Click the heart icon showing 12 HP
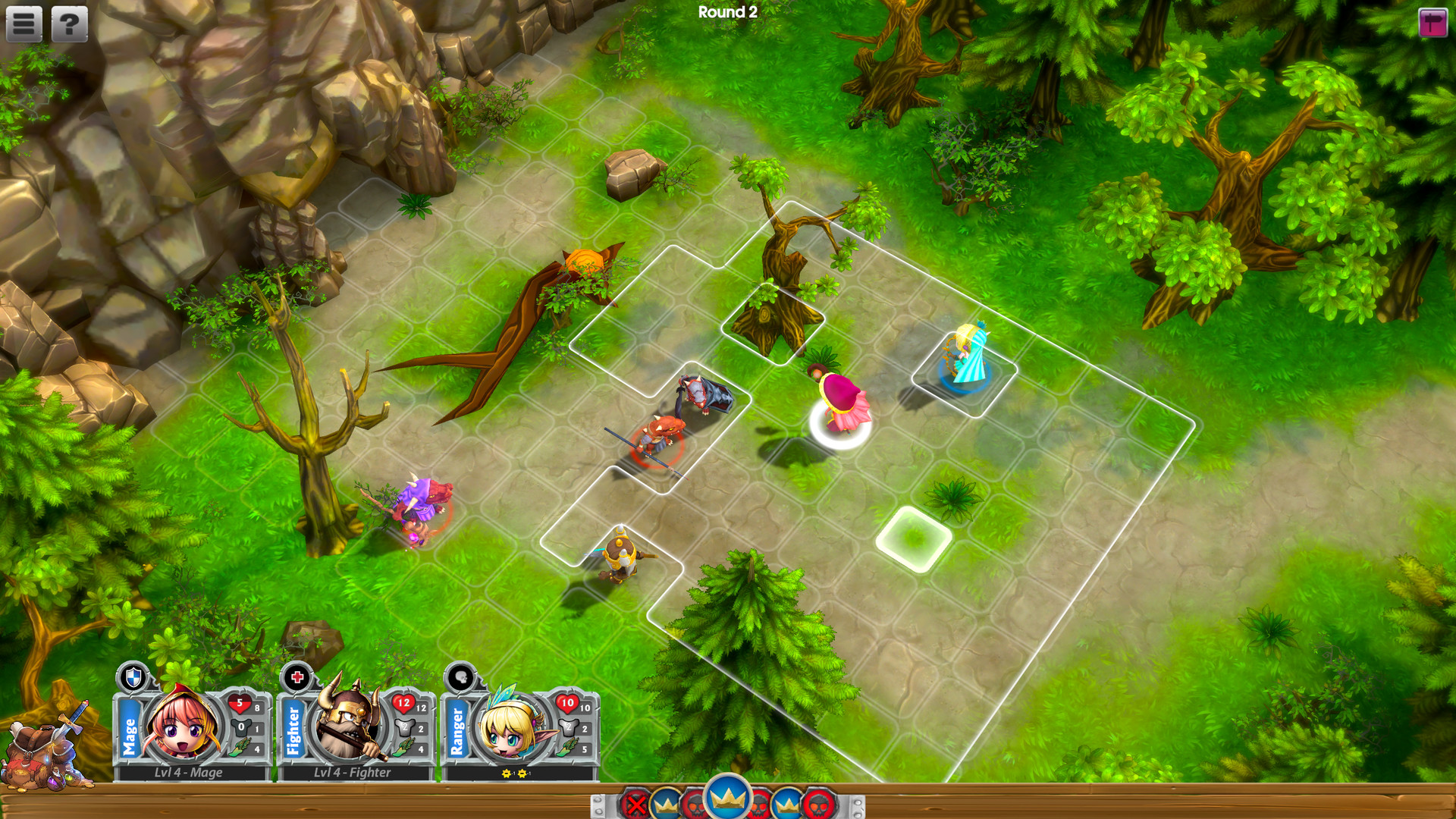 pos(404,701)
